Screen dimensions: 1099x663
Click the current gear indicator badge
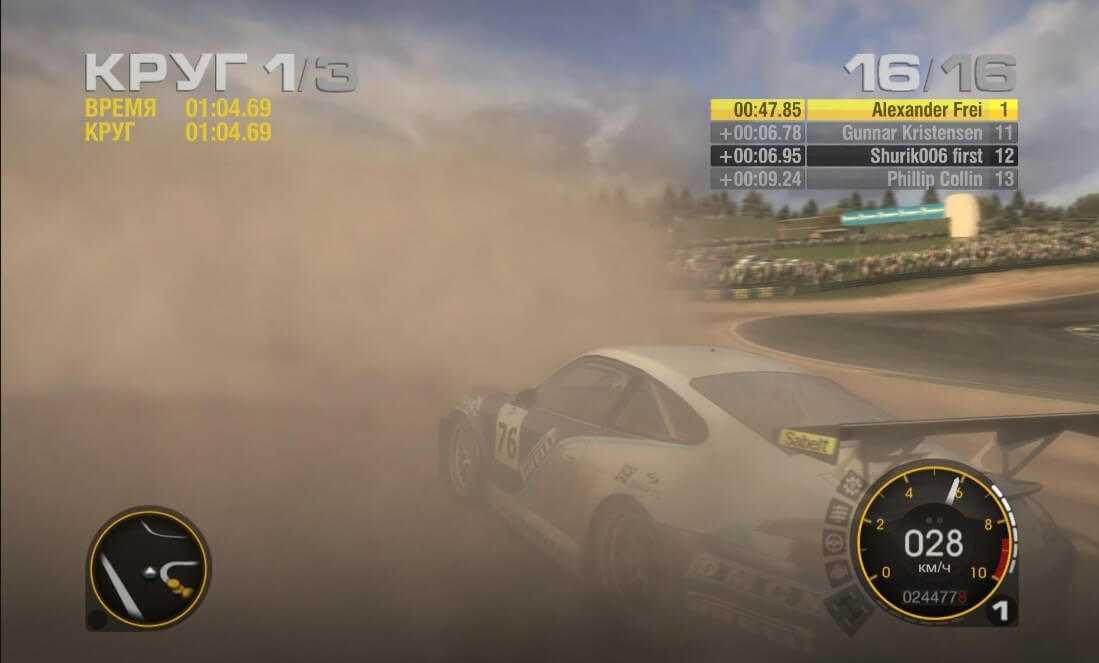[x=998, y=610]
